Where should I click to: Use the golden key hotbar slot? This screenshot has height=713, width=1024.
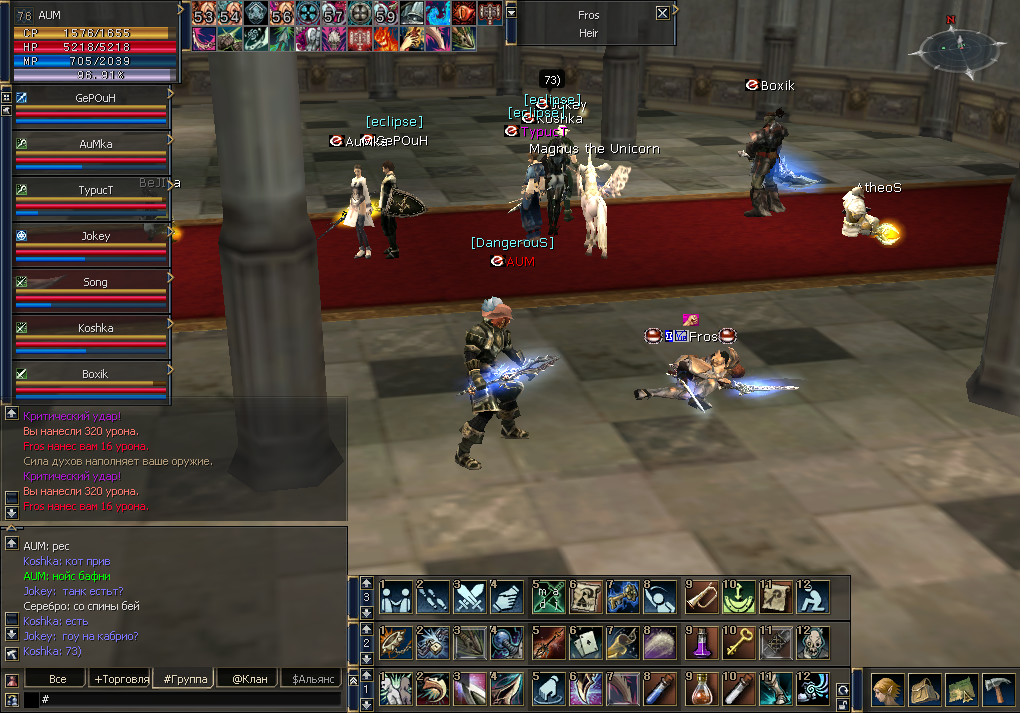click(737, 643)
